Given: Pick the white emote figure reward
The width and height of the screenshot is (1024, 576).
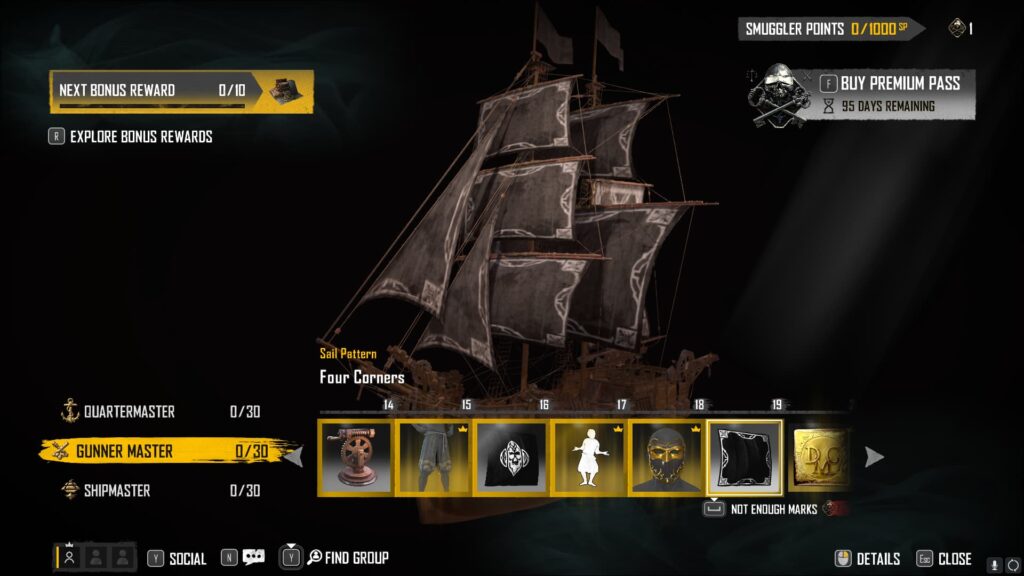Looking at the screenshot, I should coord(590,457).
